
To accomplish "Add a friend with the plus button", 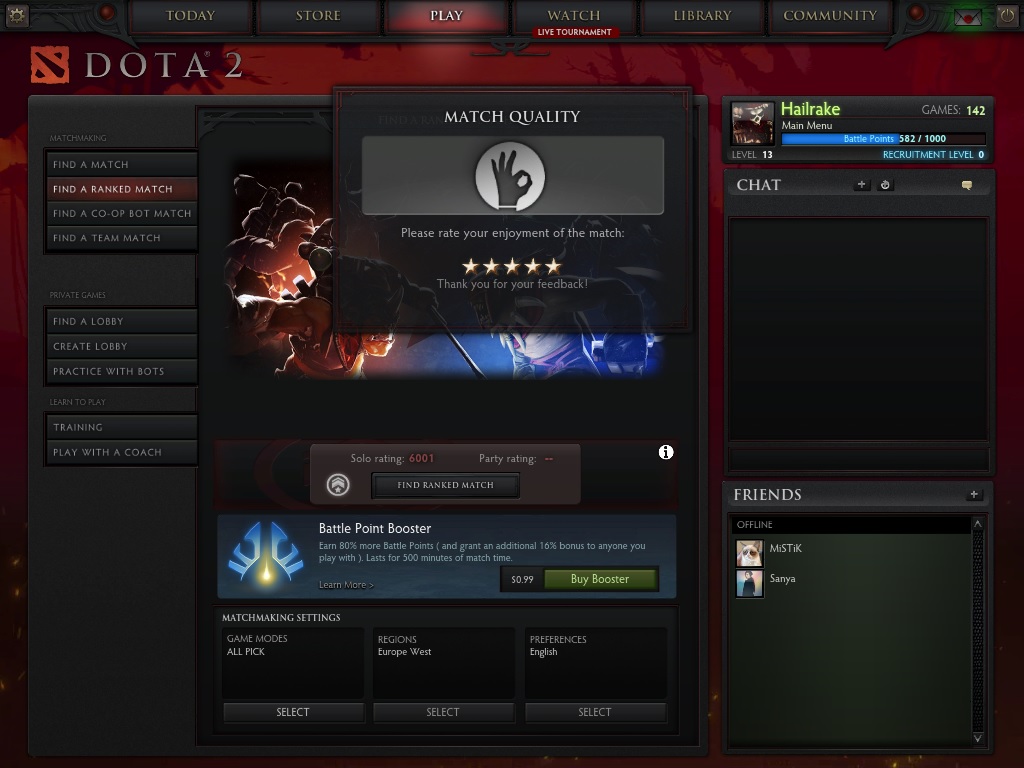I will [973, 495].
